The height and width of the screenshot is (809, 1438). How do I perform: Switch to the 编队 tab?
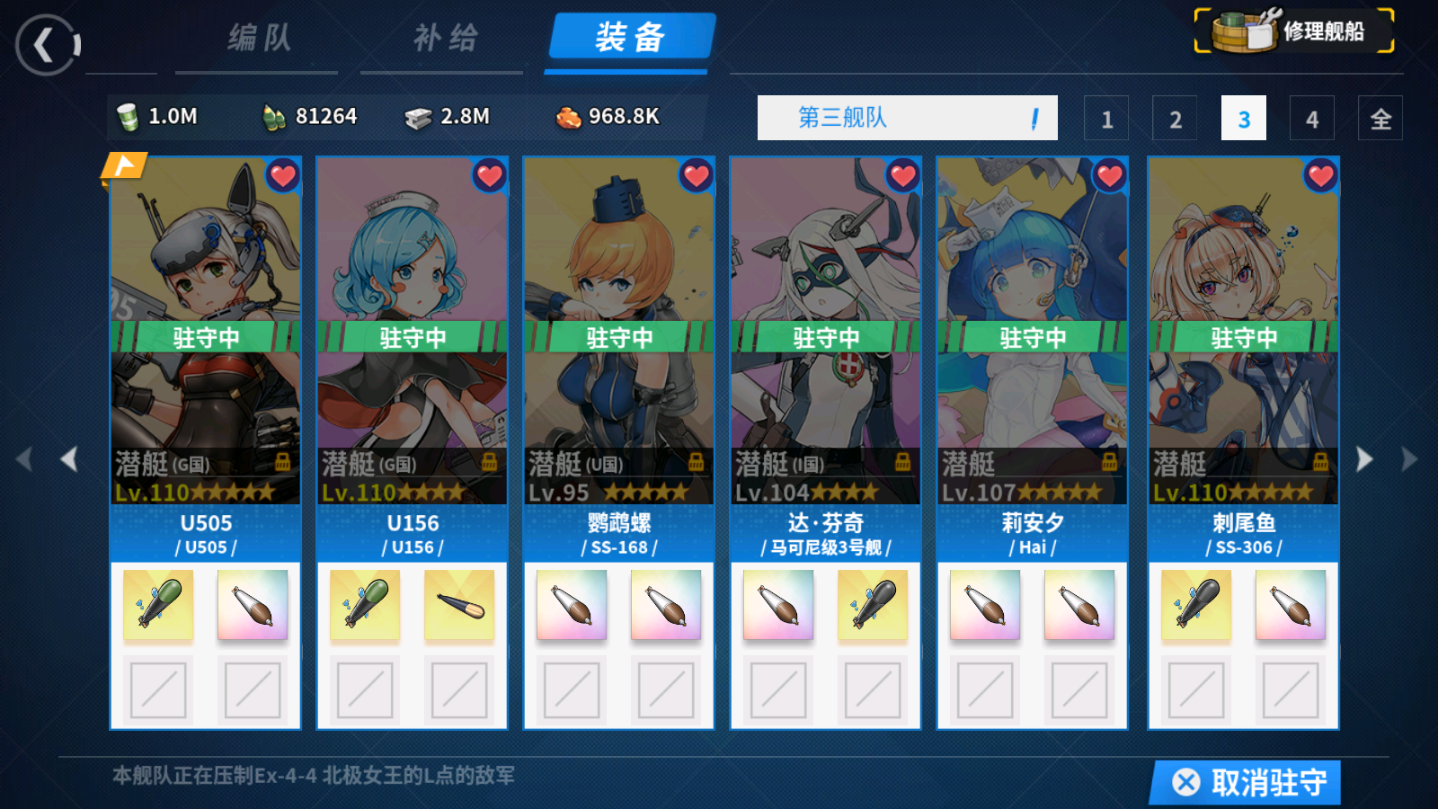(x=256, y=38)
